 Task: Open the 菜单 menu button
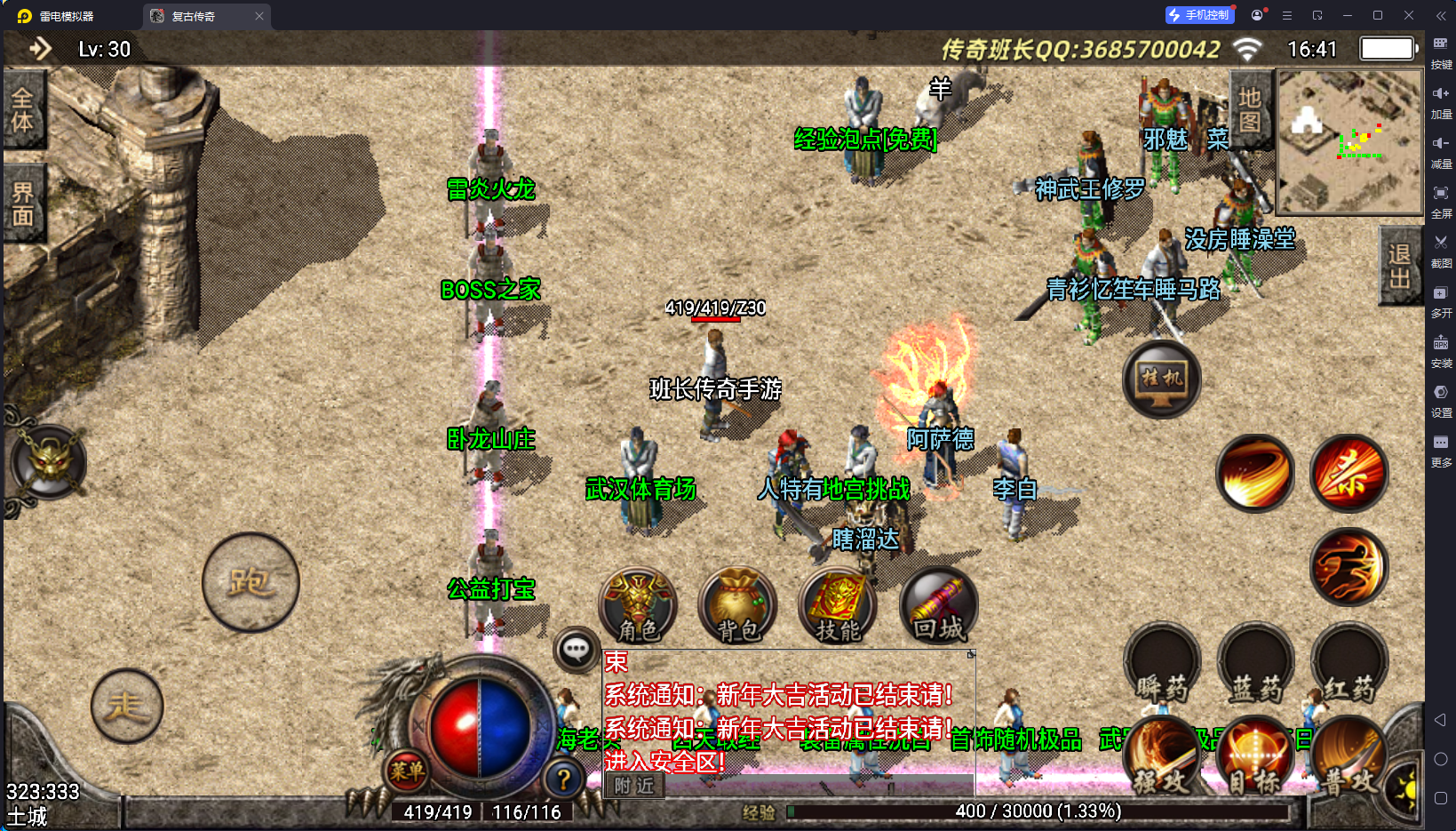[406, 771]
